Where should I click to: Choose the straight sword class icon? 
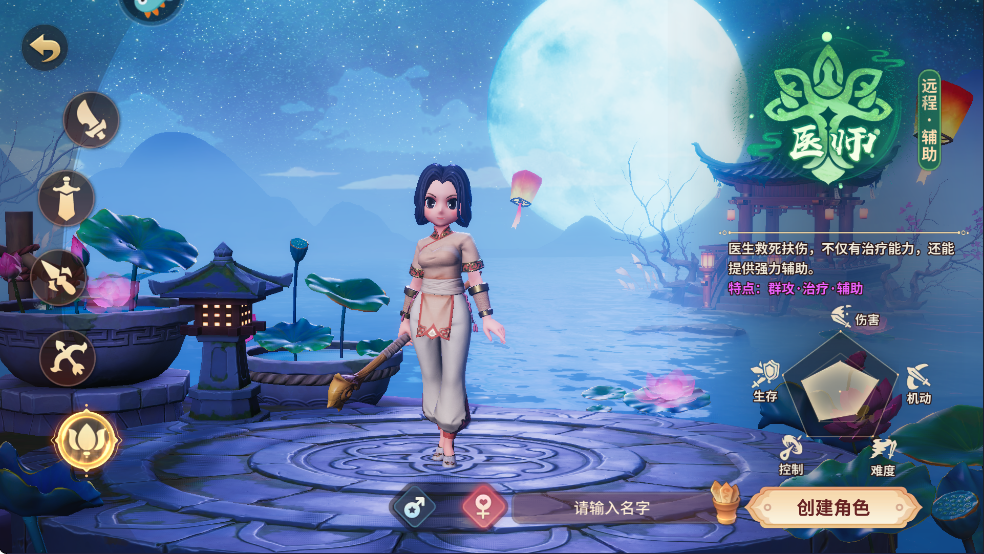67,198
